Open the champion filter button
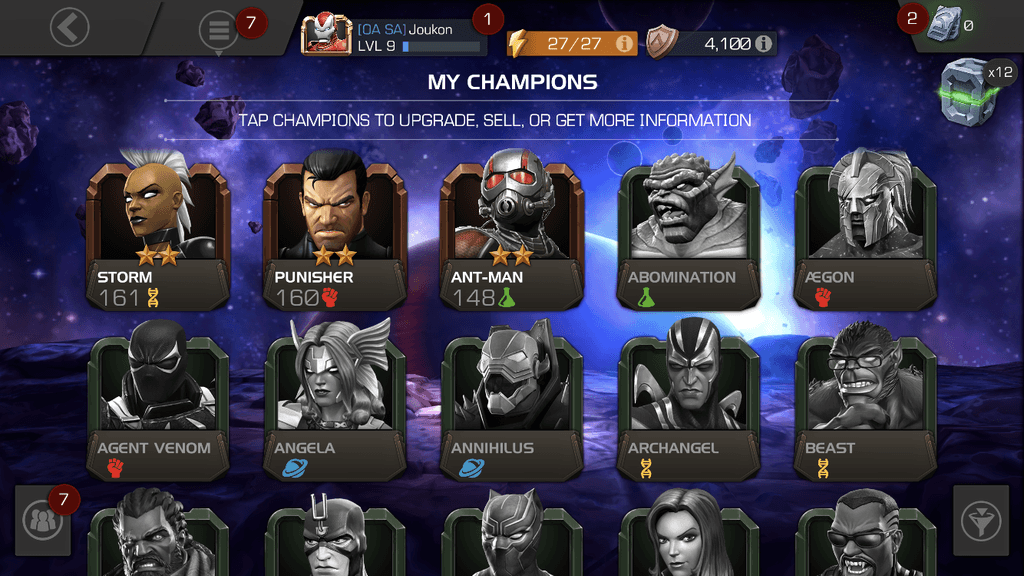This screenshot has height=576, width=1024. [x=980, y=520]
